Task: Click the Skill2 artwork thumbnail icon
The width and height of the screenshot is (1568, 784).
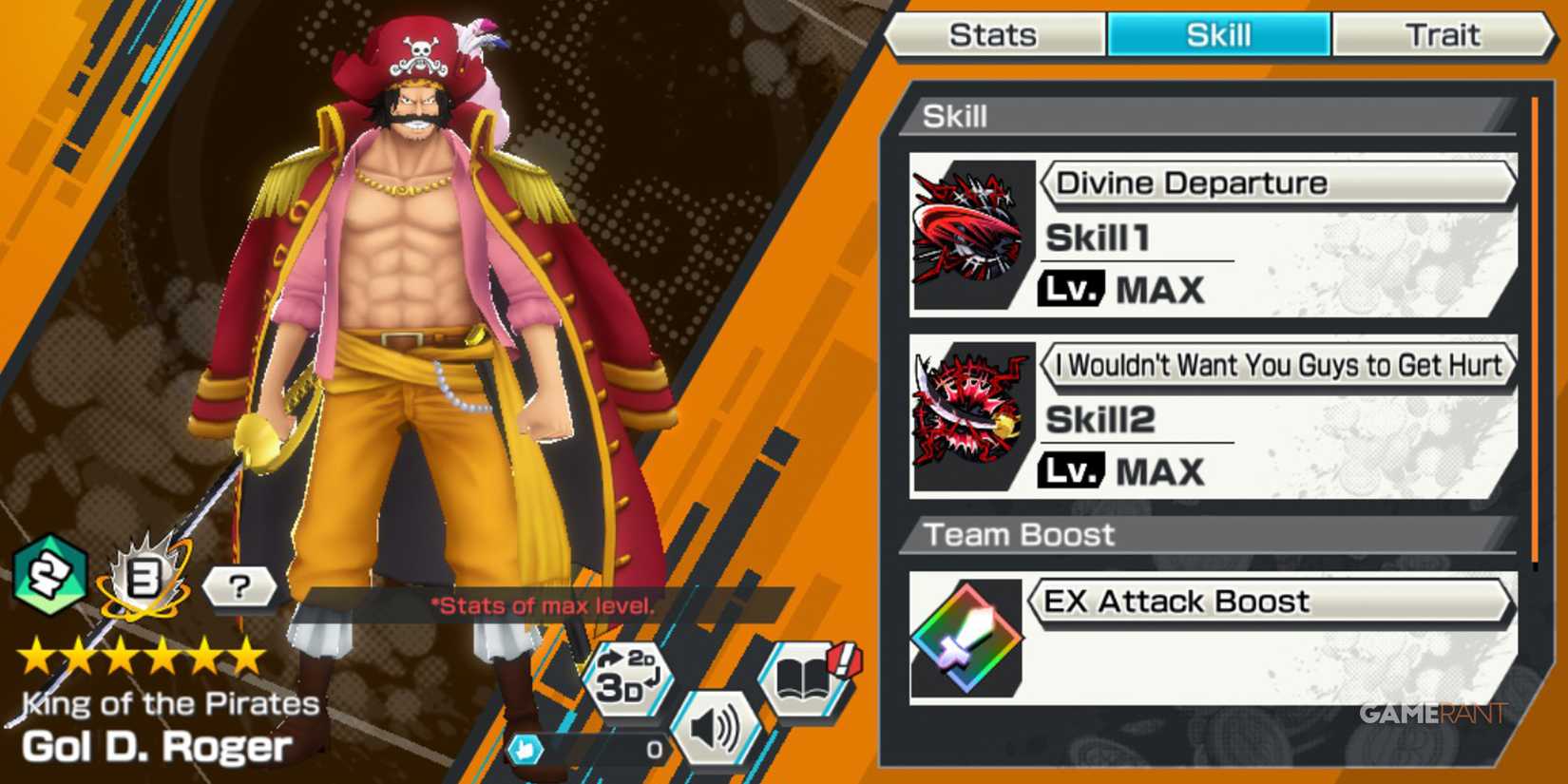Action: click(971, 415)
